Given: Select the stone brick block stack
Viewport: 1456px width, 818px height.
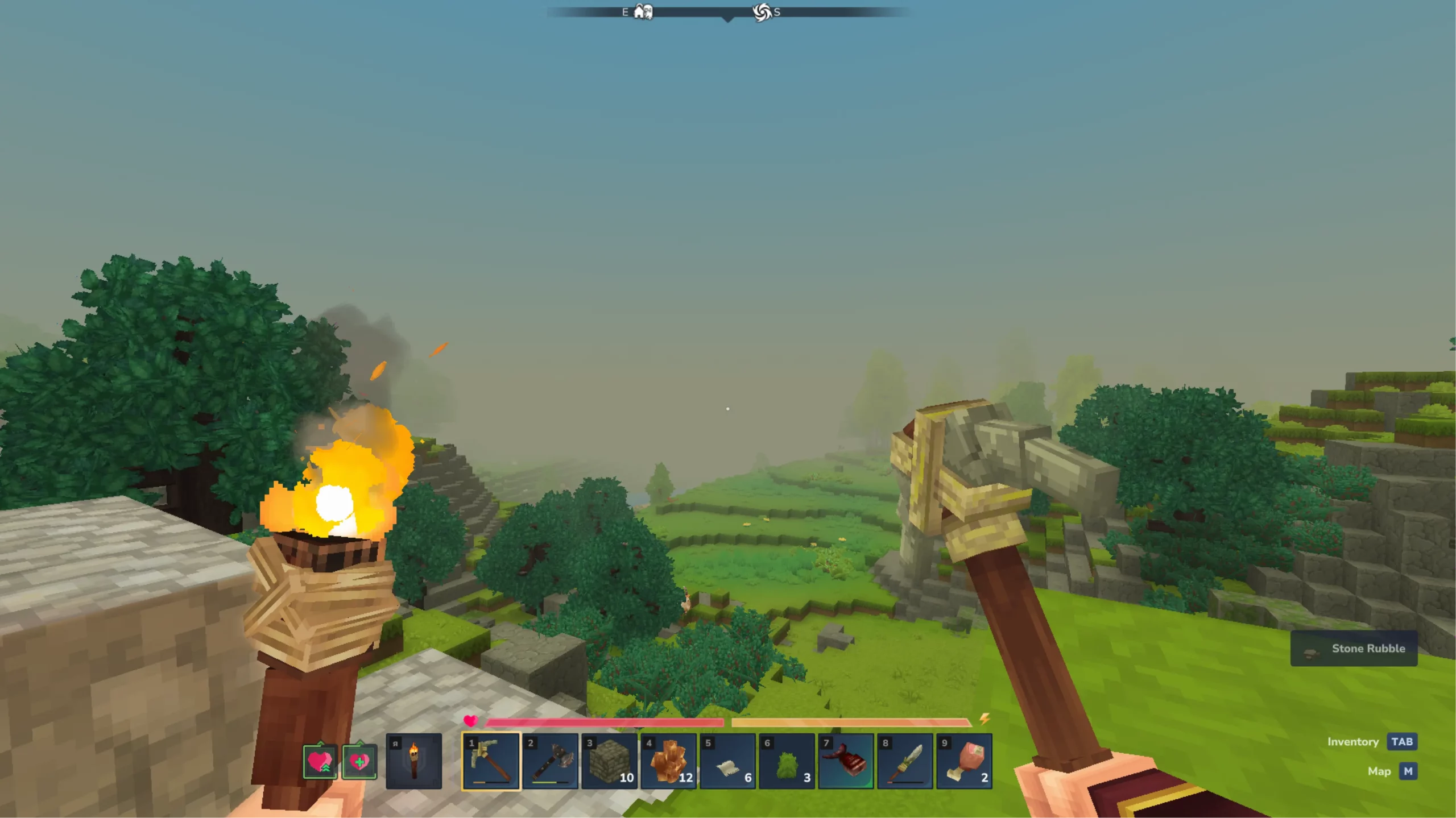Looking at the screenshot, I should pyautogui.click(x=609, y=761).
